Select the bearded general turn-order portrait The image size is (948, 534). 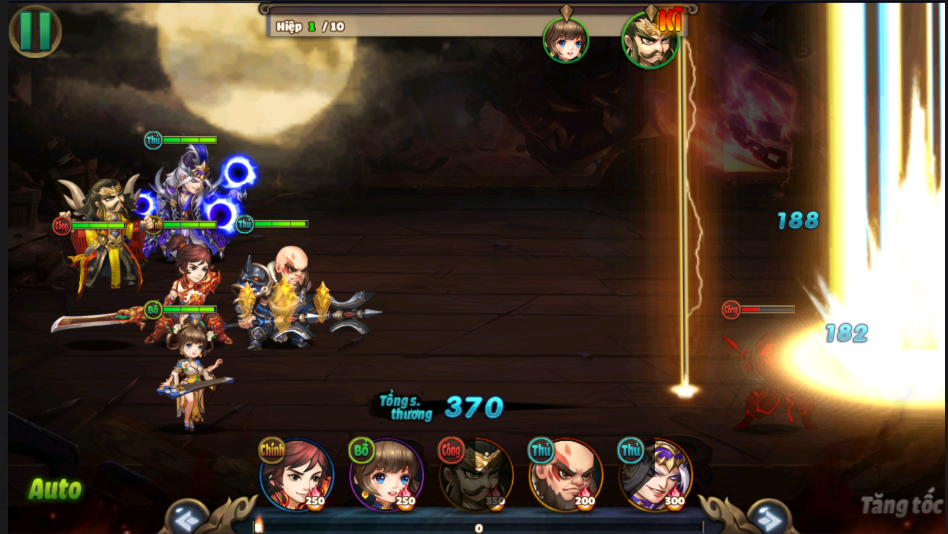click(x=650, y=40)
